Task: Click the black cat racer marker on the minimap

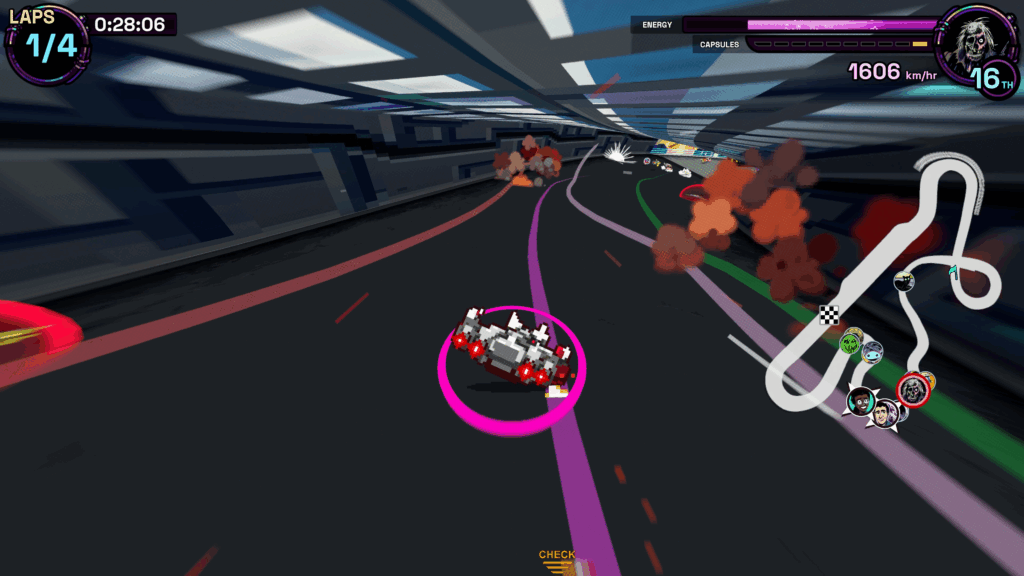Action: [904, 281]
